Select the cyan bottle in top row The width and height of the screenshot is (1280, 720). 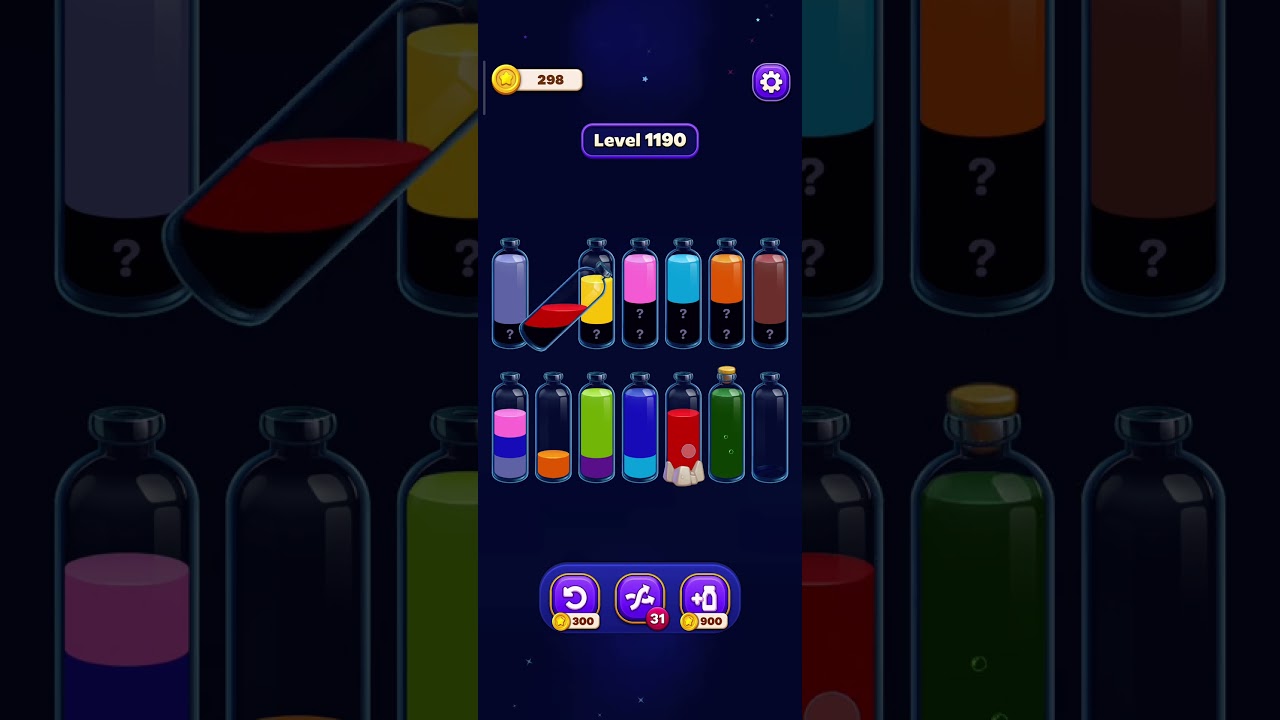(x=682, y=295)
